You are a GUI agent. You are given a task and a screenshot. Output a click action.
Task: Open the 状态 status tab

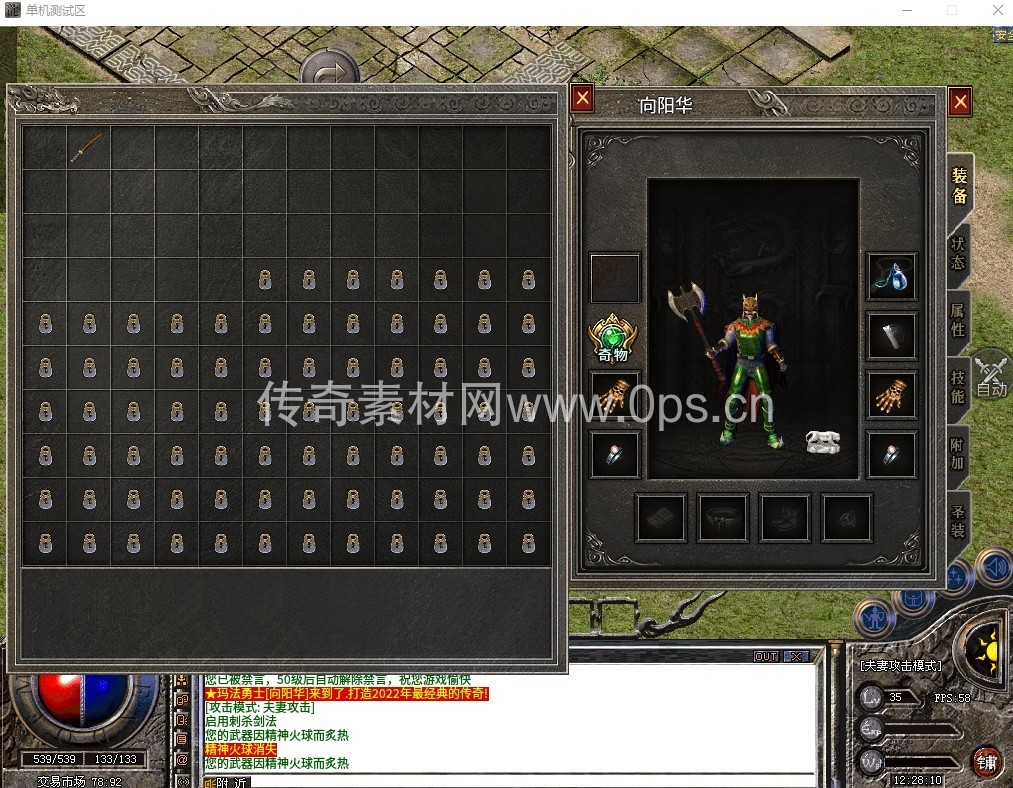pos(957,252)
